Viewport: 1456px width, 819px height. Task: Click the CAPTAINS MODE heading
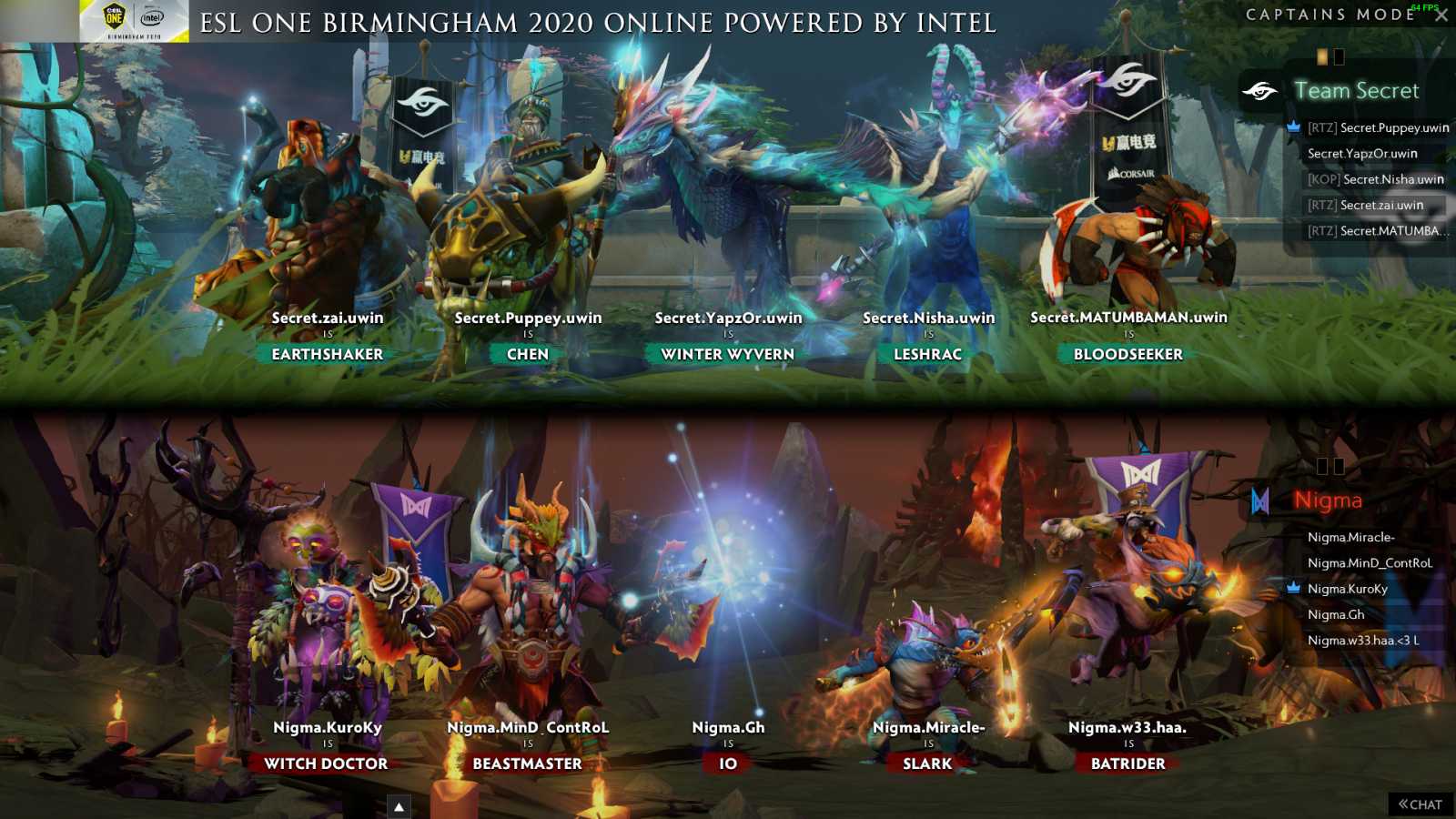[x=1324, y=15]
